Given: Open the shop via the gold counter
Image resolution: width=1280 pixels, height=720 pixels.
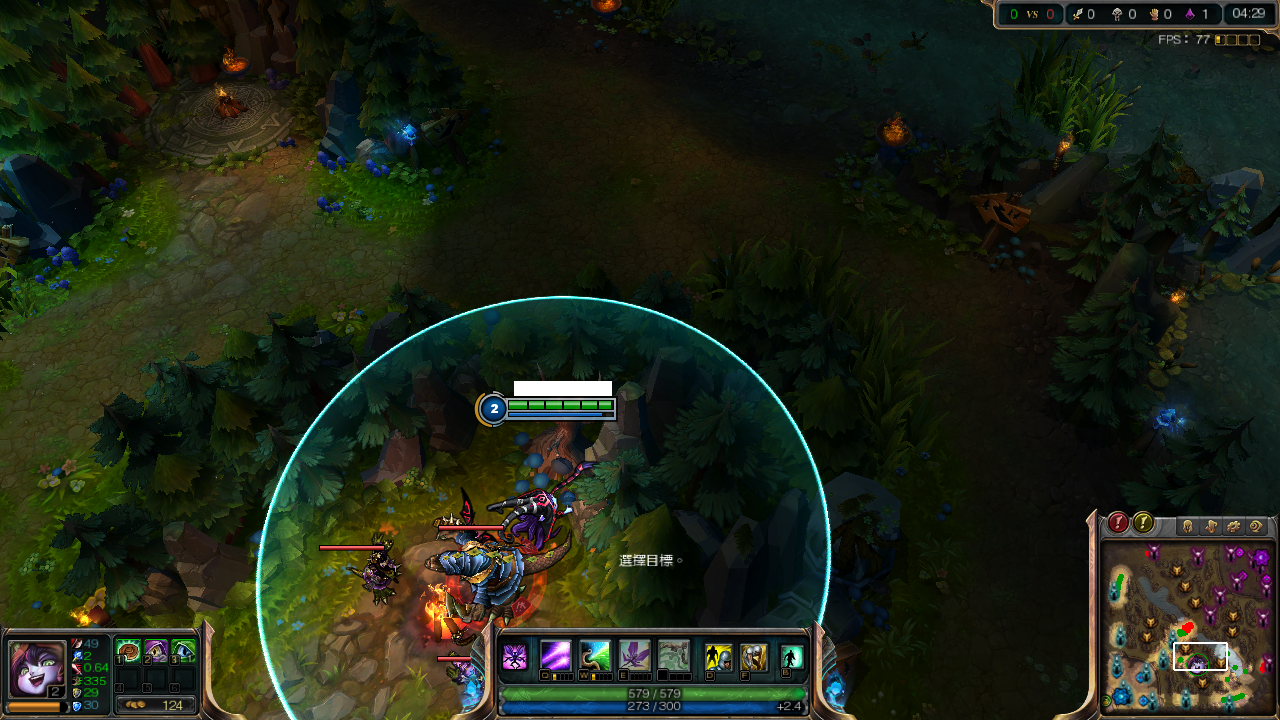Looking at the screenshot, I should (156, 705).
